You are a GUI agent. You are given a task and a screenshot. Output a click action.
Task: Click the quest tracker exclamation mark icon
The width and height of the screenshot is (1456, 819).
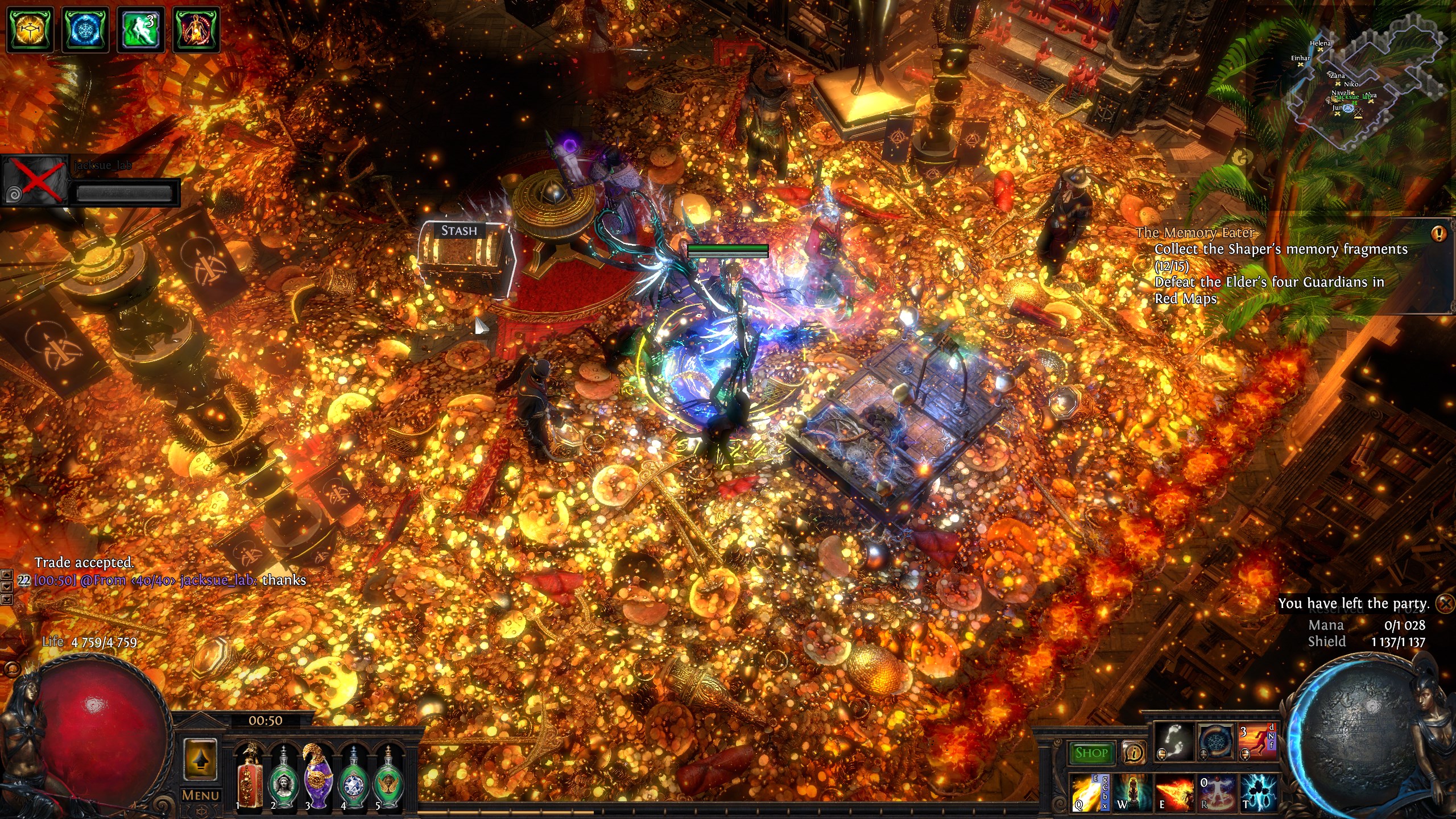pyautogui.click(x=1439, y=234)
